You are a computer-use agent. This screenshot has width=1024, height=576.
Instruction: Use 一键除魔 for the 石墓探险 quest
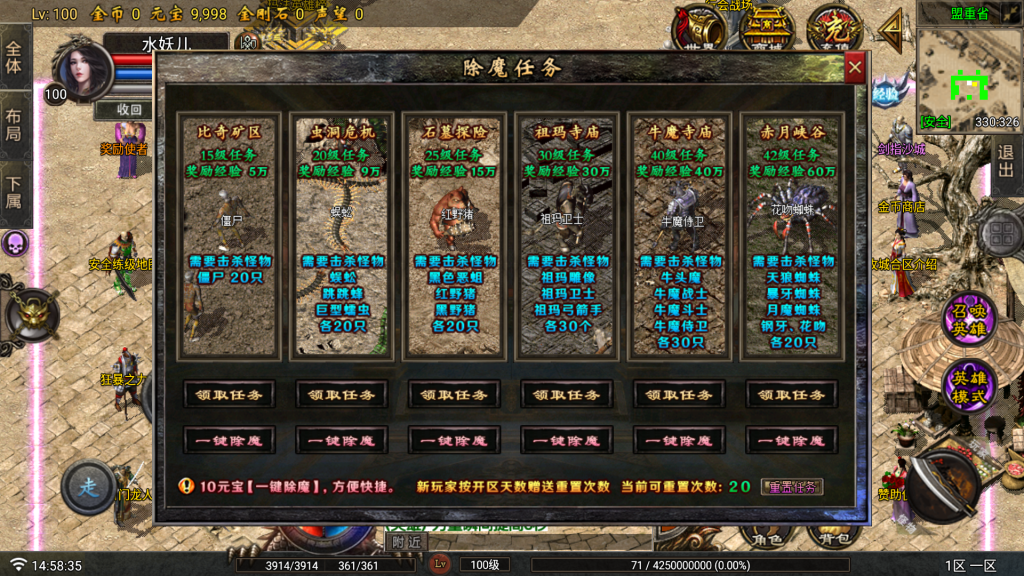point(454,440)
